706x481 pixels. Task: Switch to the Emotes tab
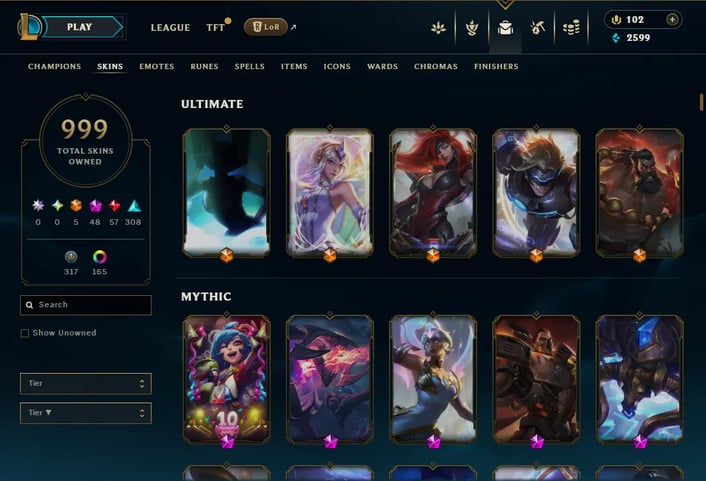(156, 67)
